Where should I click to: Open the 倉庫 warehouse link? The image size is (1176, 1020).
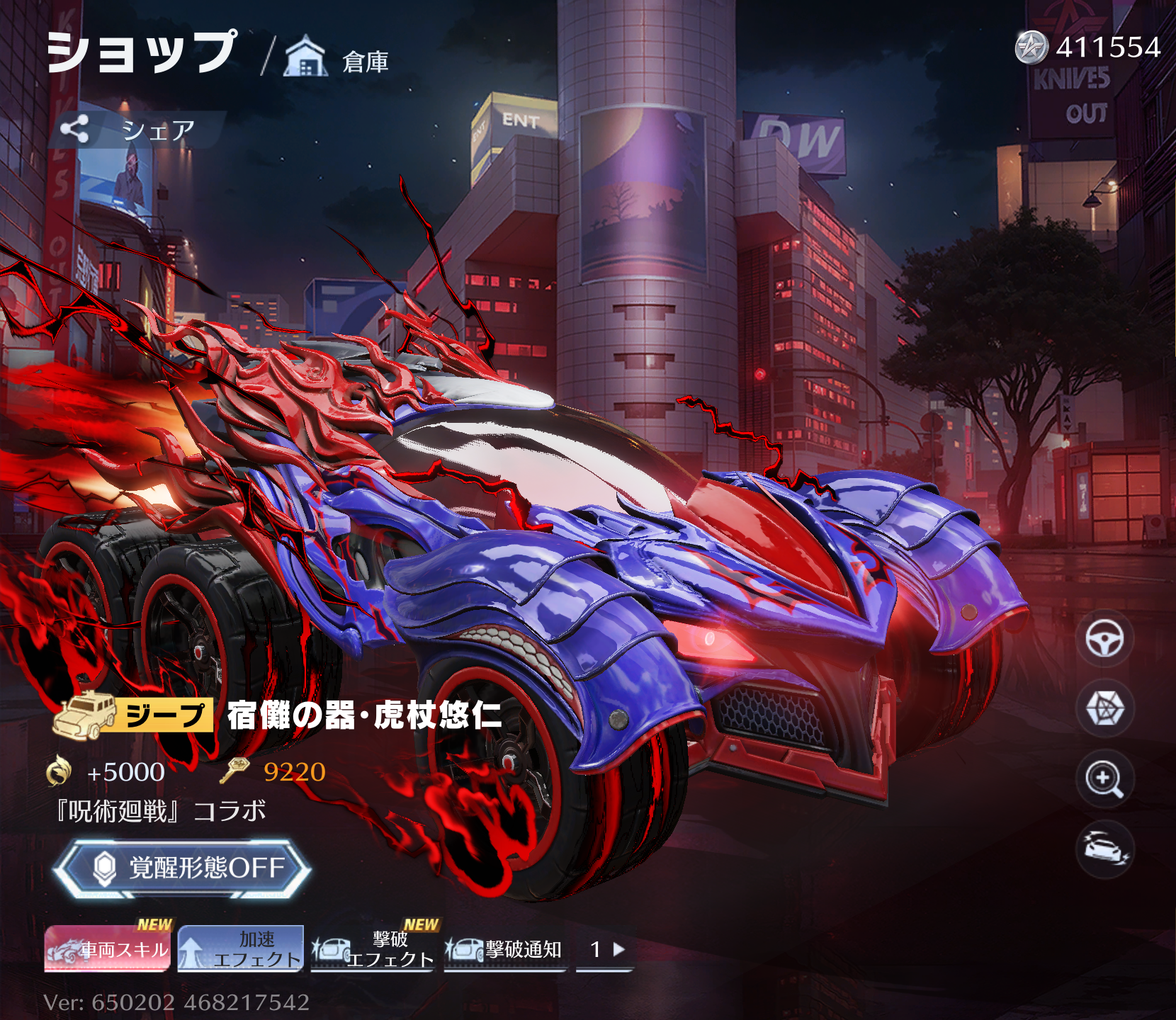click(337, 58)
